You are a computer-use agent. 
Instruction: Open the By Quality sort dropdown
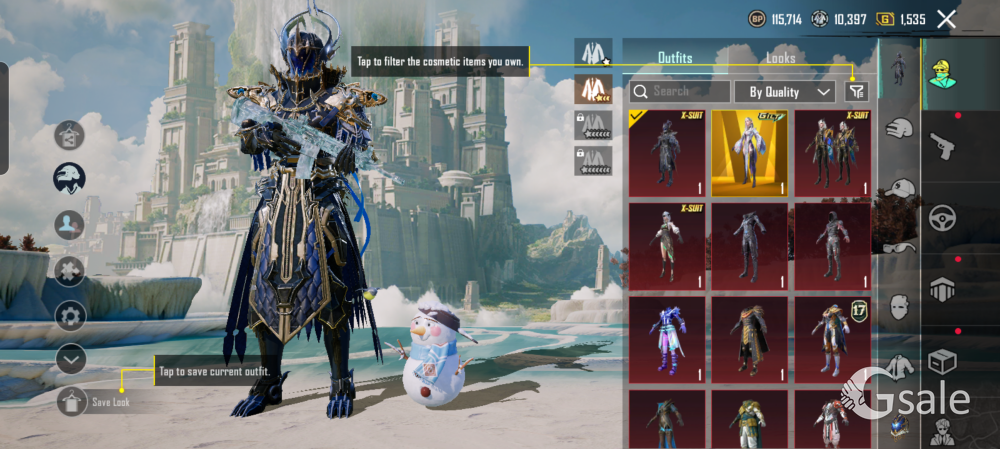pyautogui.click(x=785, y=91)
